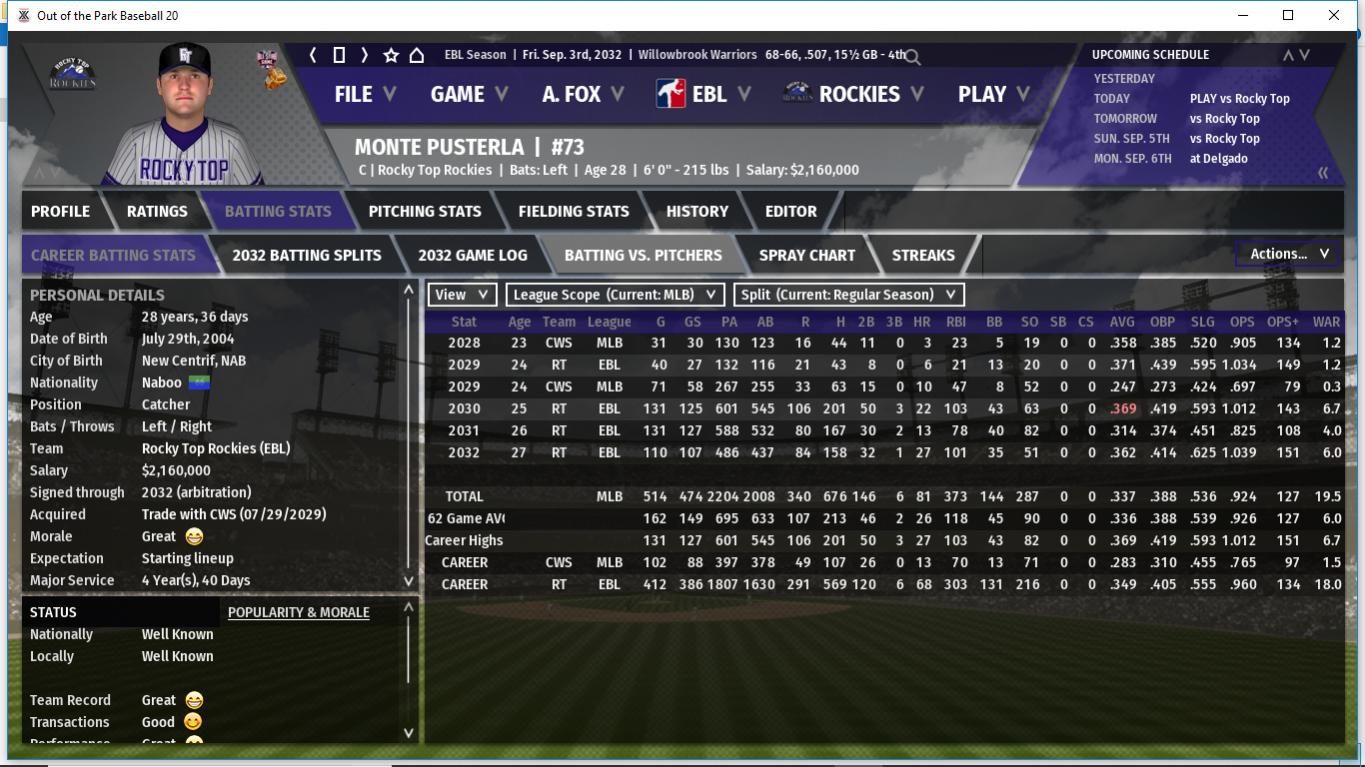Open the FIELDING STATS tab
The height and width of the screenshot is (767, 1365).
click(x=573, y=211)
